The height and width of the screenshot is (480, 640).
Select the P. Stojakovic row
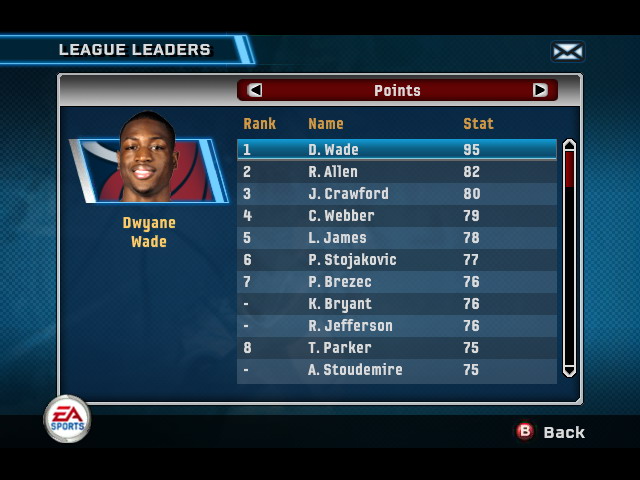[396, 260]
